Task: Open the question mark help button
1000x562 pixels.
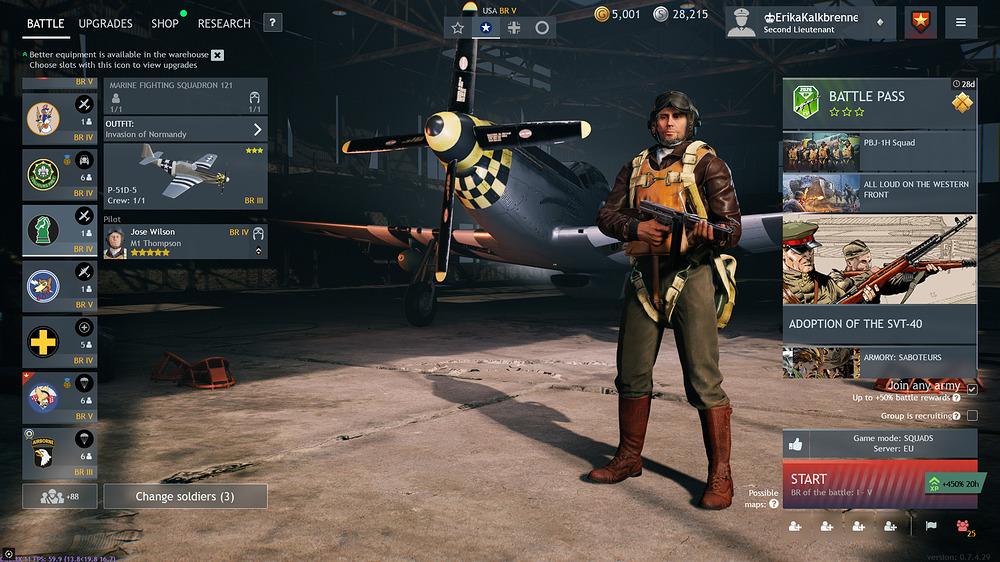Action: (x=272, y=23)
